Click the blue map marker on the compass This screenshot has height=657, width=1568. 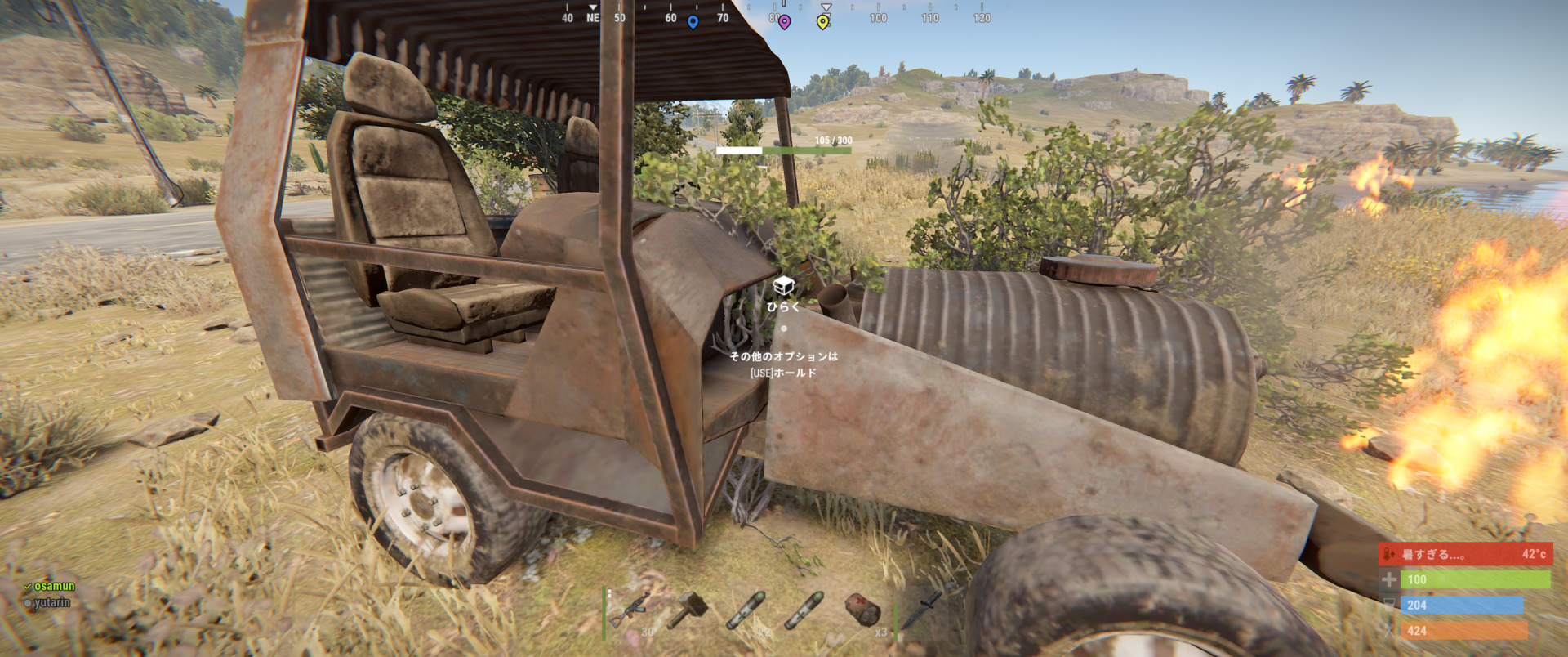(x=693, y=23)
